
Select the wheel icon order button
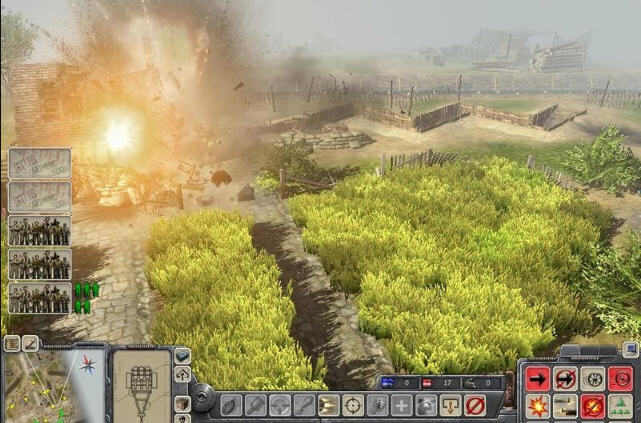[593, 379]
